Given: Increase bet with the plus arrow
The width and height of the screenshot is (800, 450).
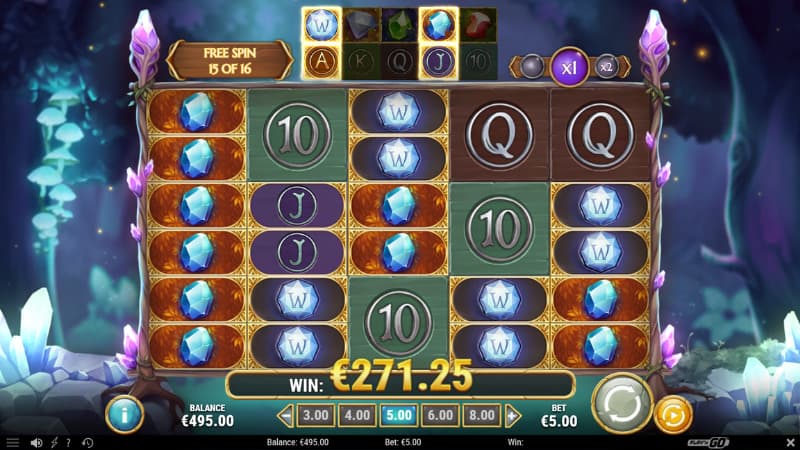Looking at the screenshot, I should [513, 415].
